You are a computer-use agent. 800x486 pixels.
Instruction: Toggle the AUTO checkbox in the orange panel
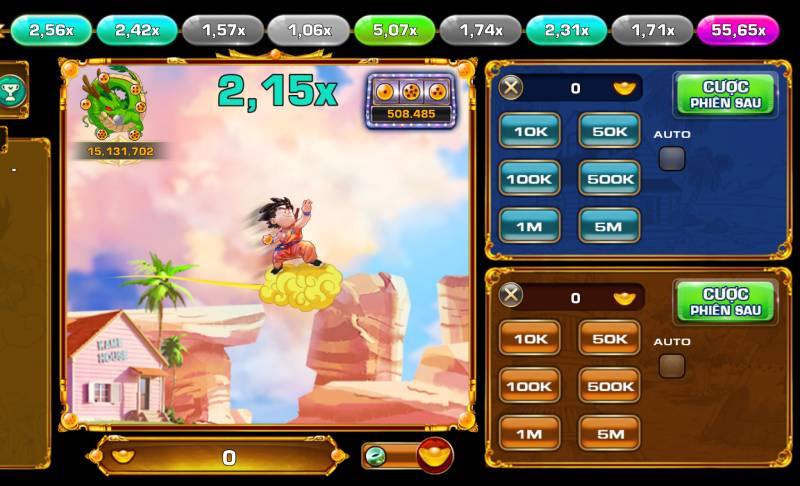tap(672, 366)
